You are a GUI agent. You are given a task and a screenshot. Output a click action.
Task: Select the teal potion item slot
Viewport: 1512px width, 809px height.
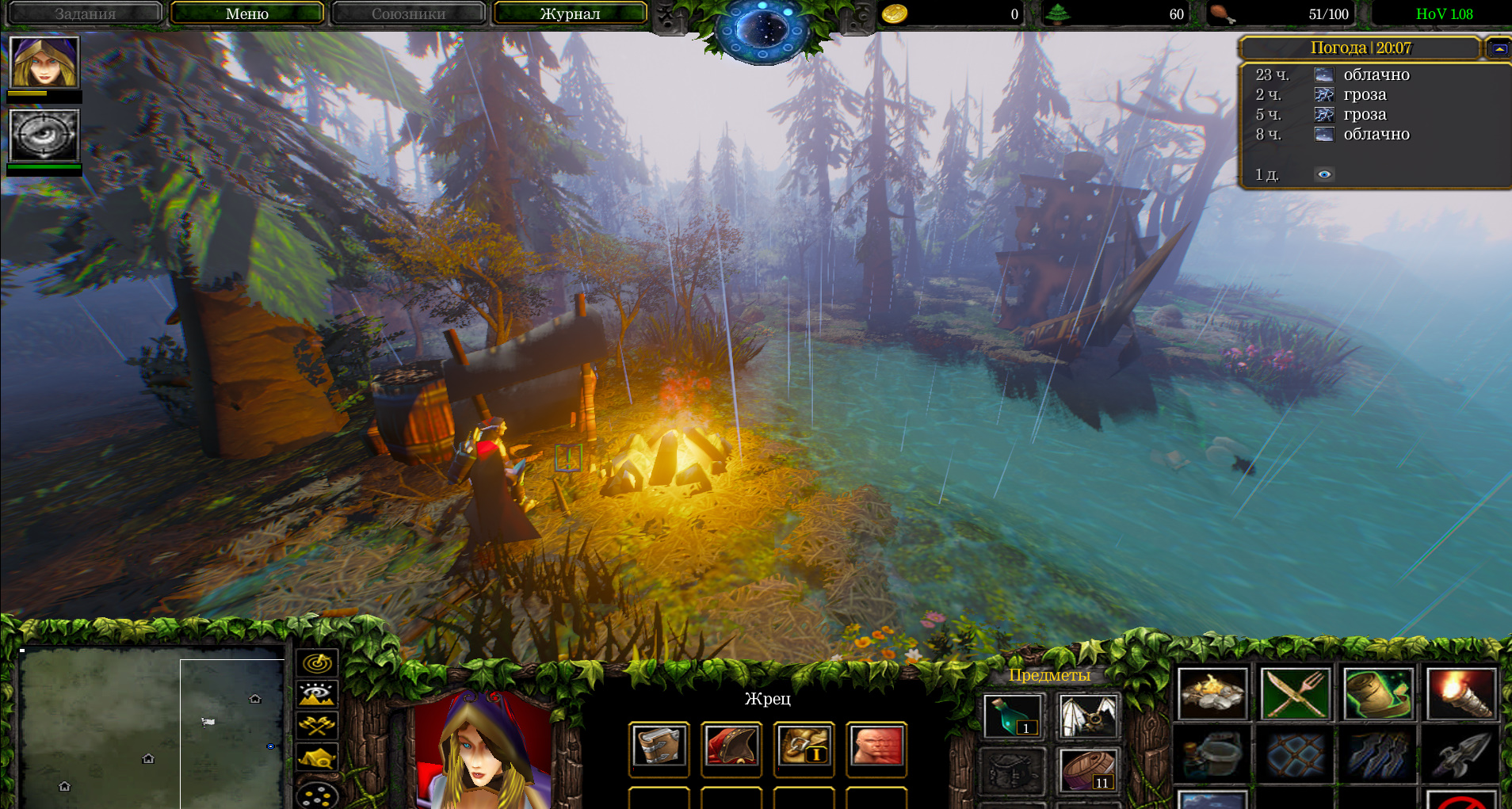tap(1012, 716)
